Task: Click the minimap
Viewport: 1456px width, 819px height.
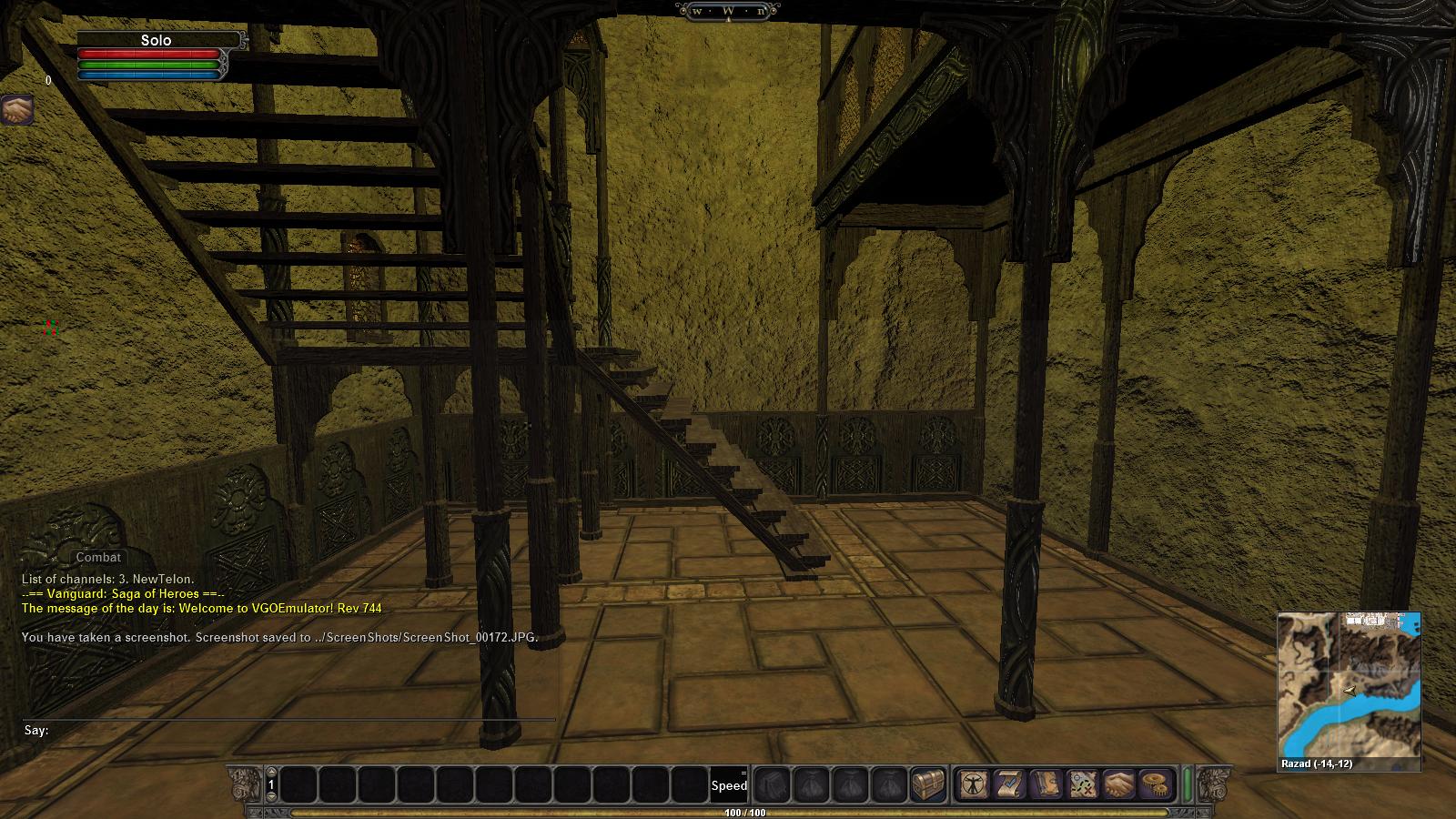Action: point(1349,683)
